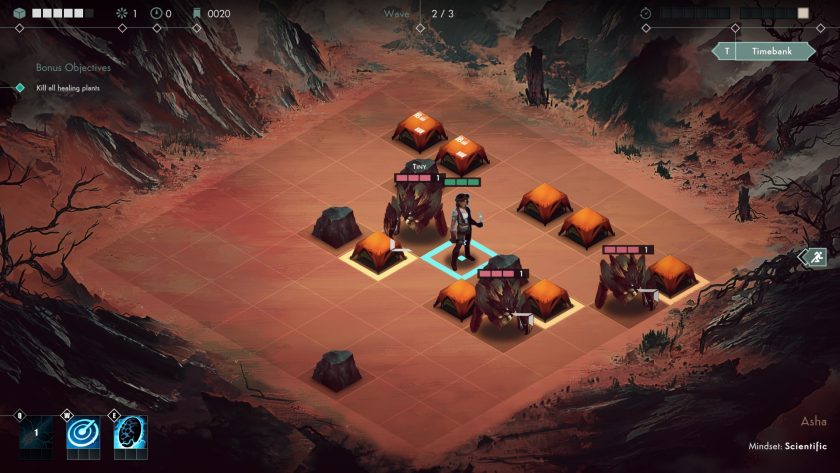Screen dimensions: 840x473
Task: Open the Bonus Objectives tracker heading
Action: click(x=72, y=68)
